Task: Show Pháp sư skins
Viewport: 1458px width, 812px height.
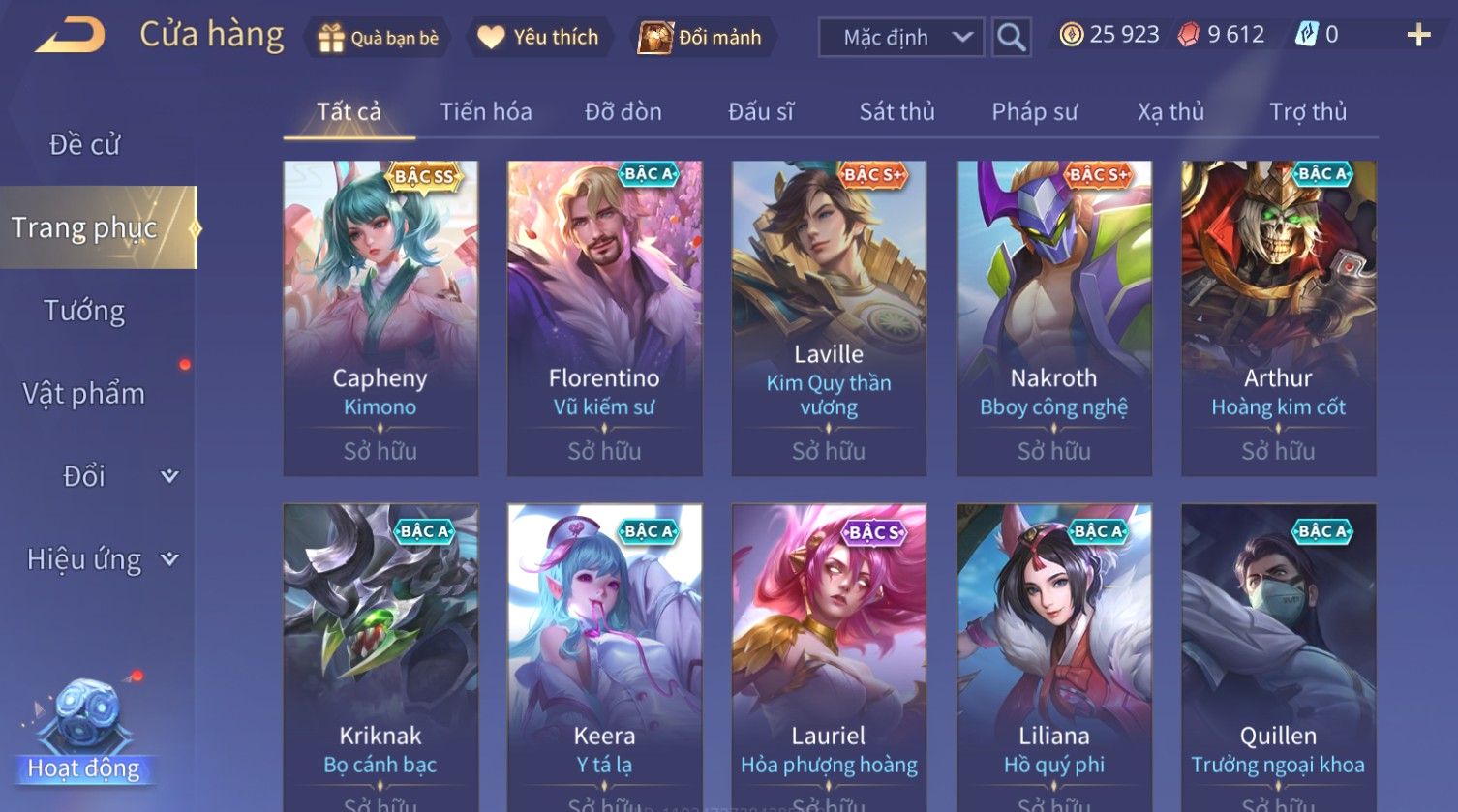Action: coord(1034,112)
